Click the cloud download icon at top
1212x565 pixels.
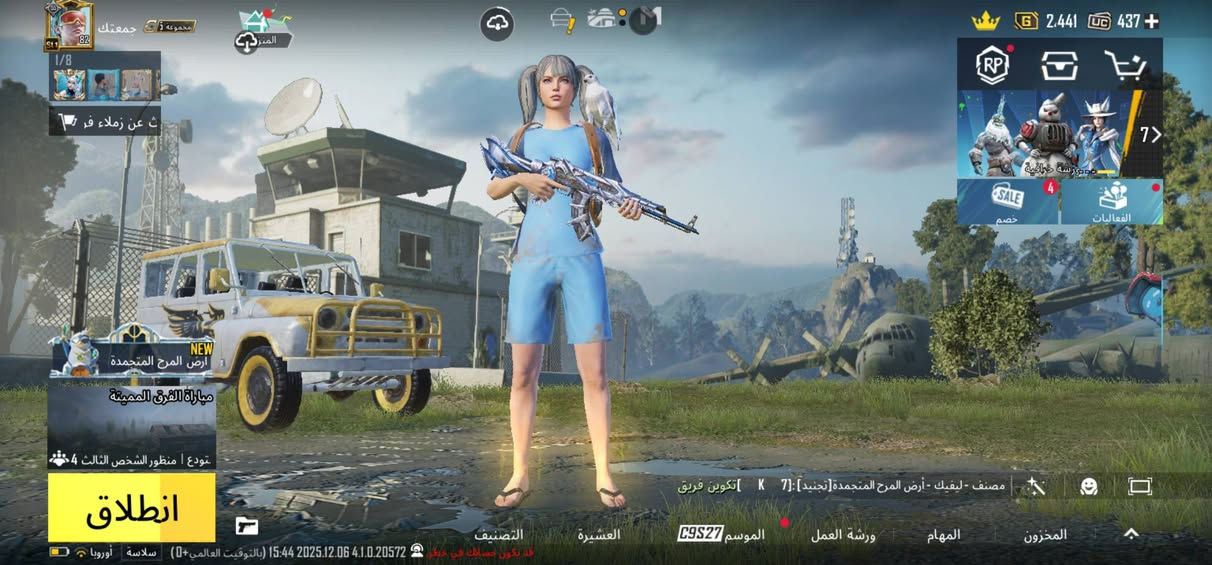click(497, 23)
